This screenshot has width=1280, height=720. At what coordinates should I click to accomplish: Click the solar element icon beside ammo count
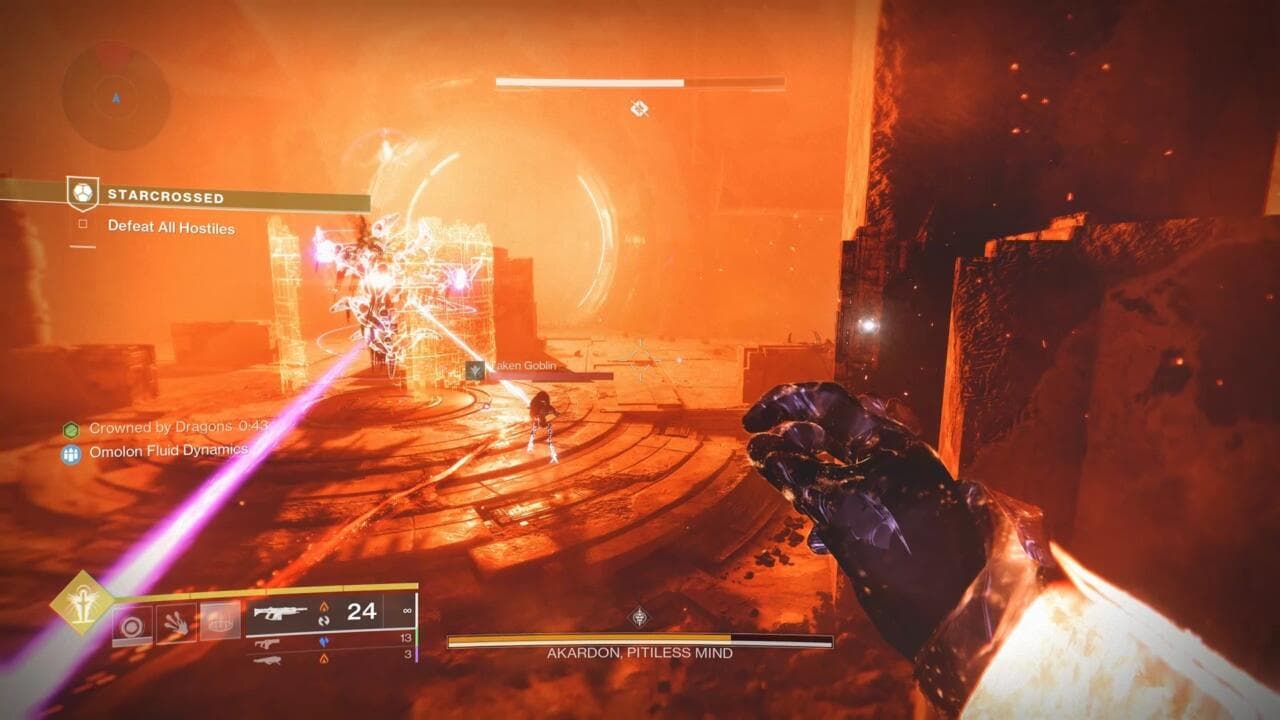click(x=325, y=607)
